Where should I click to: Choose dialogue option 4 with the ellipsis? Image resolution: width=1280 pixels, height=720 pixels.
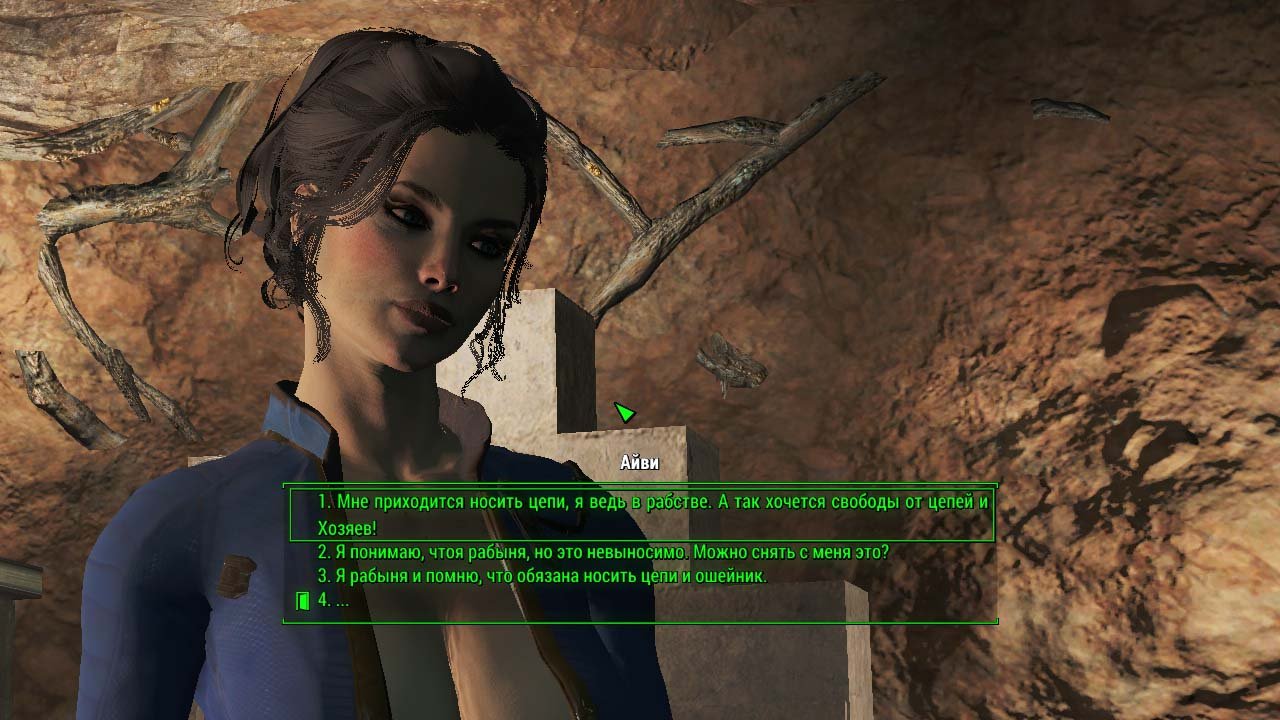(333, 601)
